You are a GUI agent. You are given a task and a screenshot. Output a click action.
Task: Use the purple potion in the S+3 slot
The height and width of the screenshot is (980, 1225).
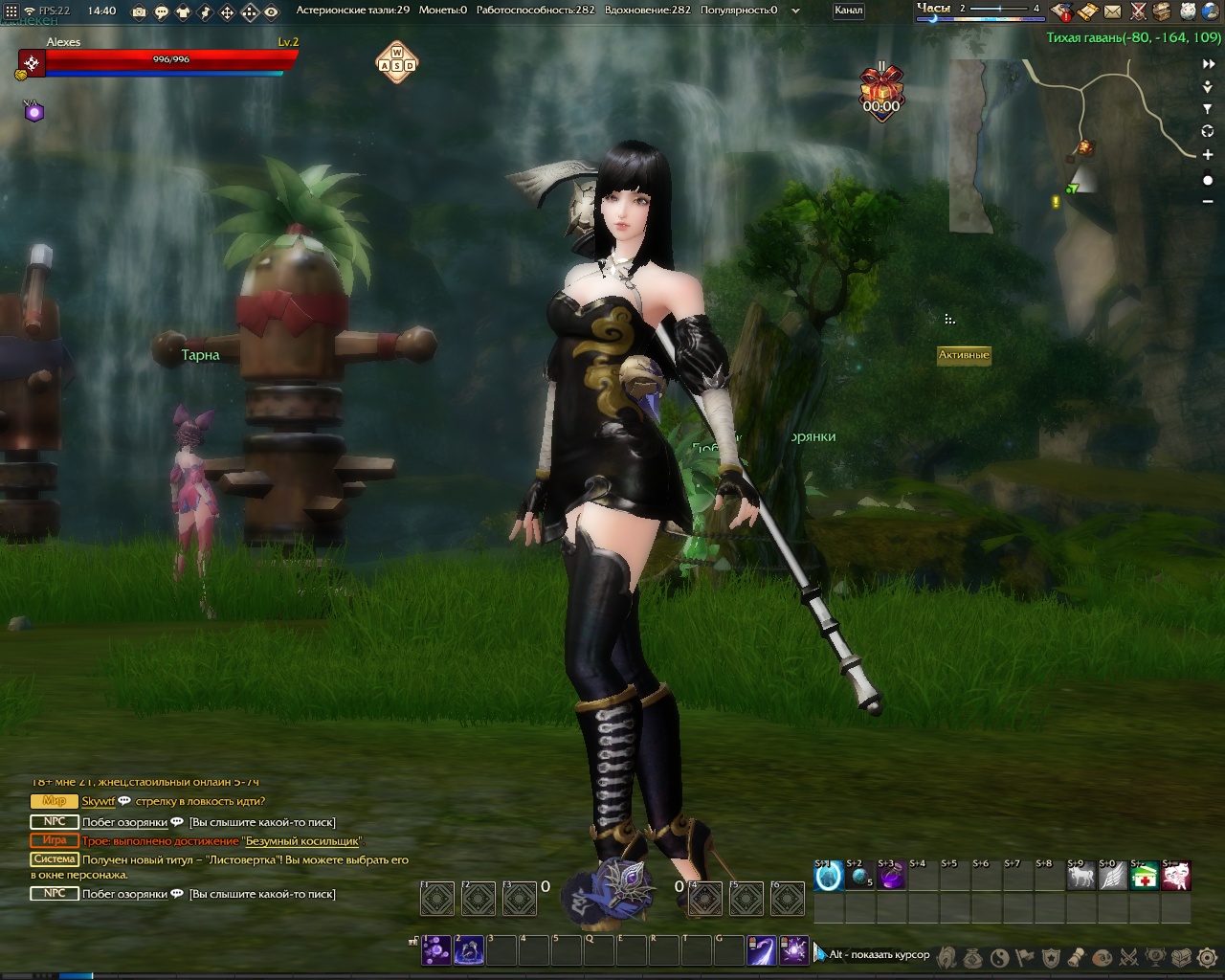click(x=891, y=876)
